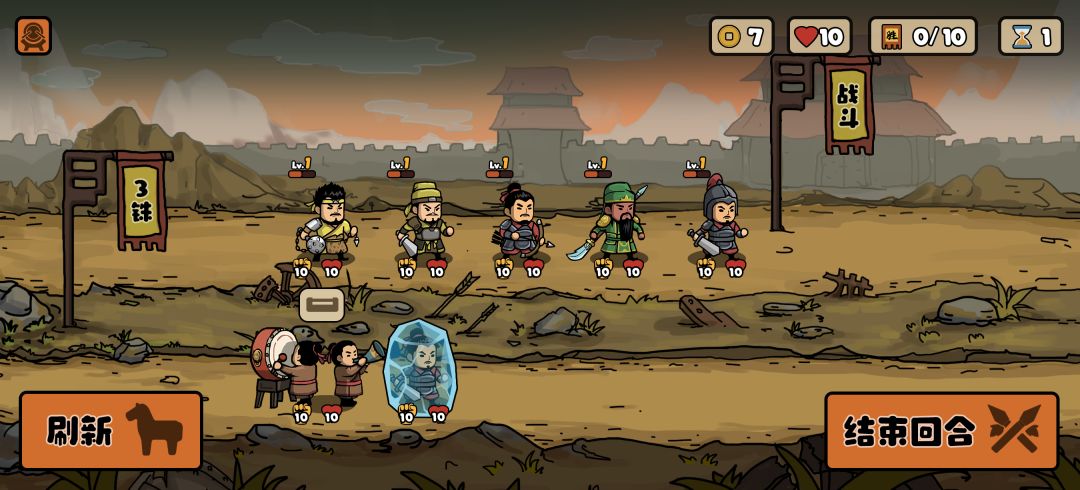Select the yellow-armored unit with the flail

pos(326,222)
